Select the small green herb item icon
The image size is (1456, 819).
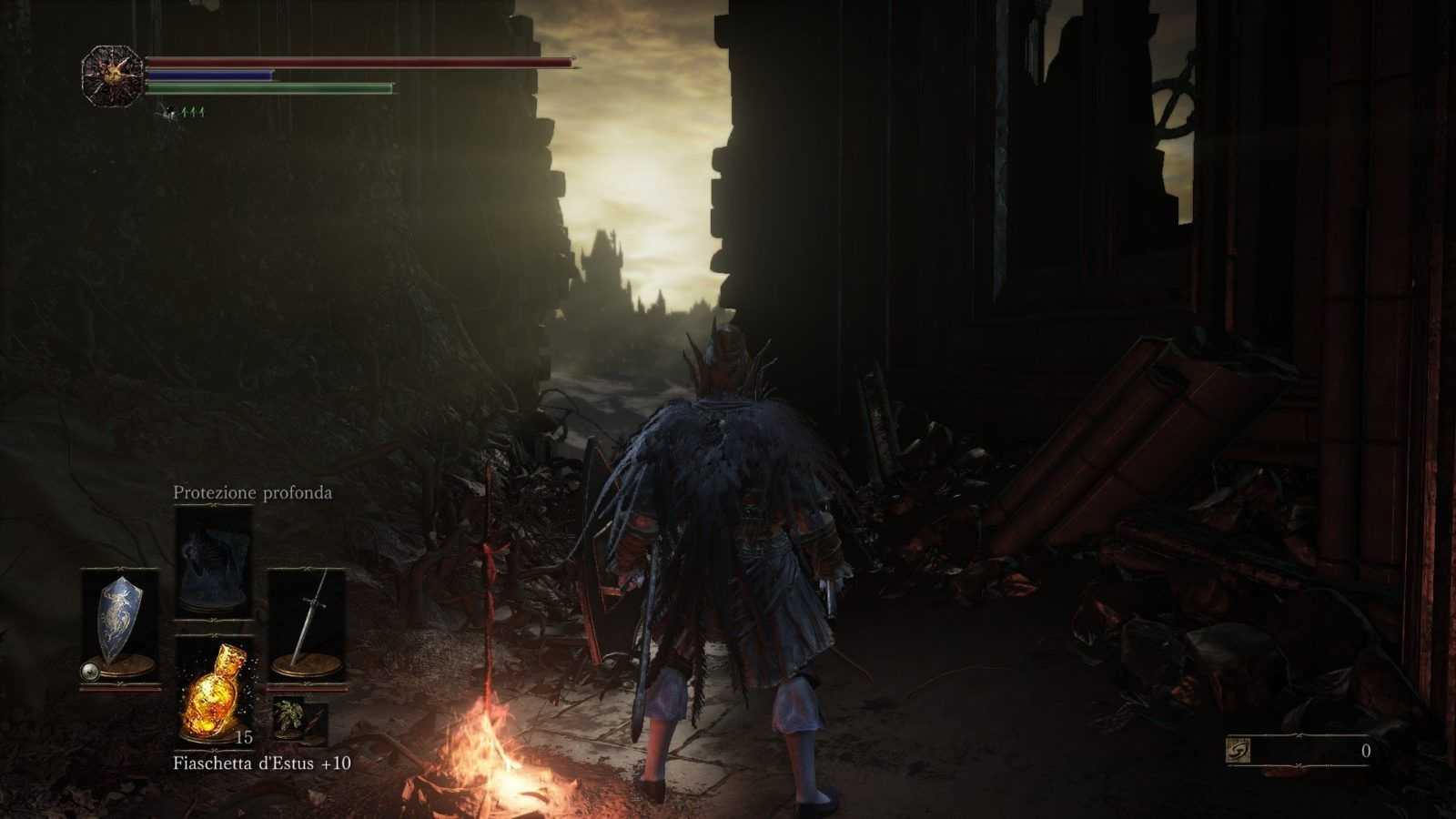pos(290,718)
